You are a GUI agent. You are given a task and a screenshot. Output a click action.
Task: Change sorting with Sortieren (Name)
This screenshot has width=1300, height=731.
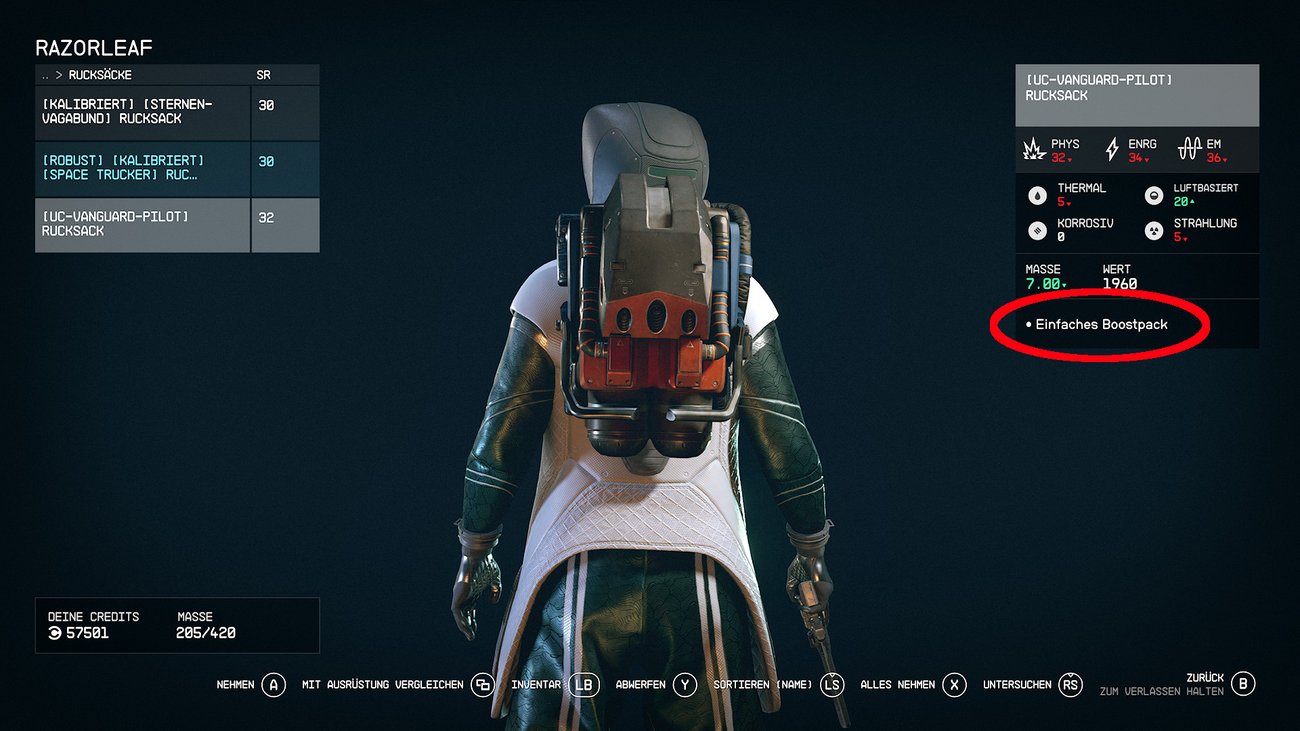point(763,685)
